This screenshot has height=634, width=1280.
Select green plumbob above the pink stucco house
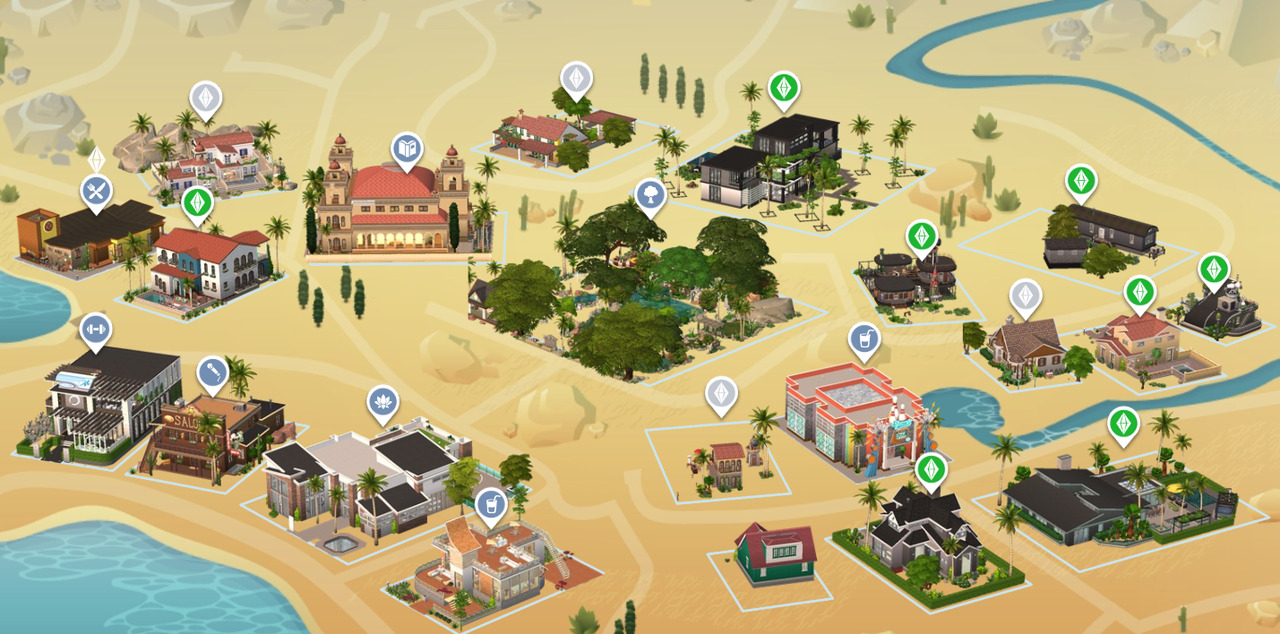tap(1139, 292)
